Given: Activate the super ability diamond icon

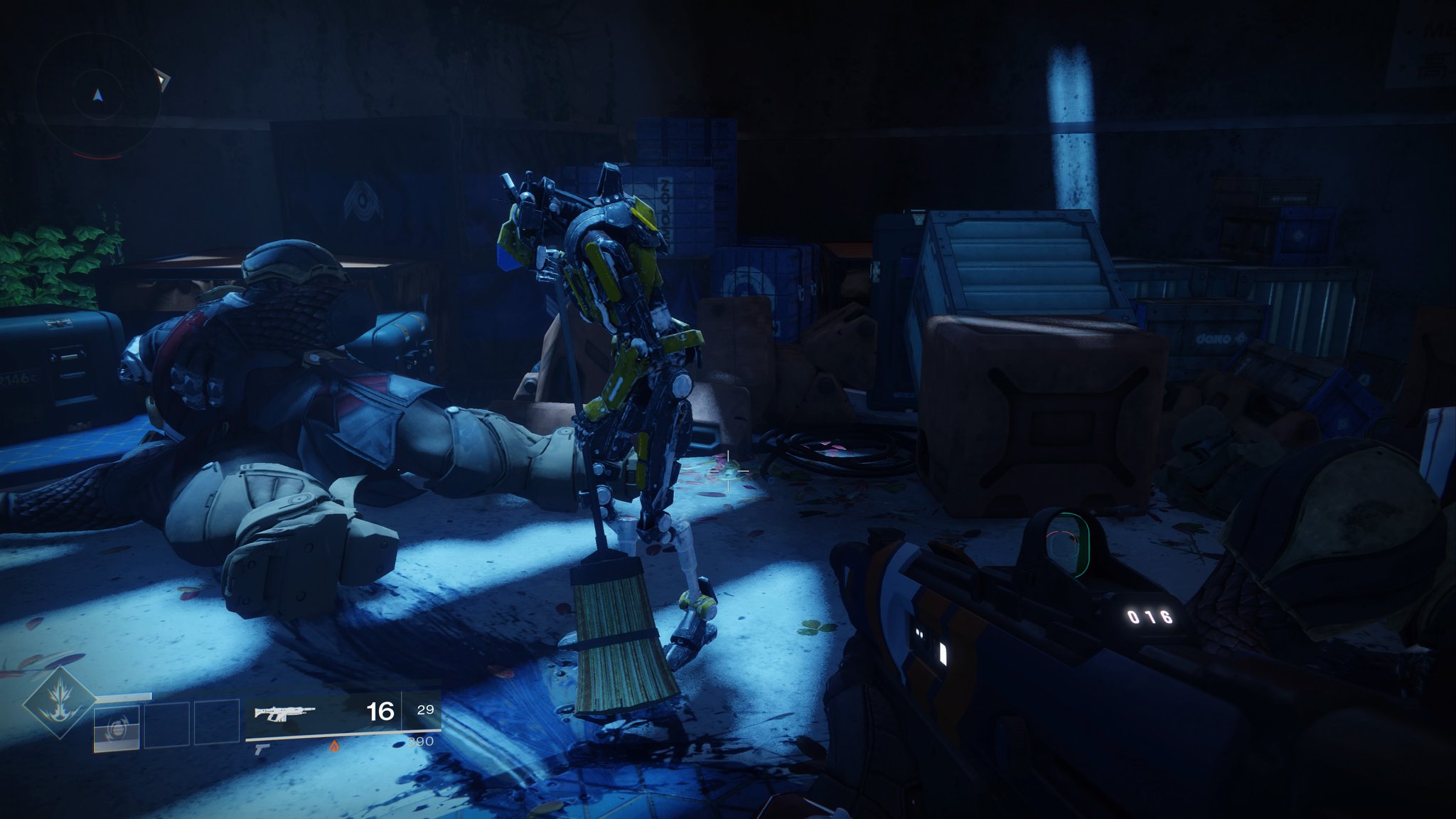Looking at the screenshot, I should tap(60, 704).
